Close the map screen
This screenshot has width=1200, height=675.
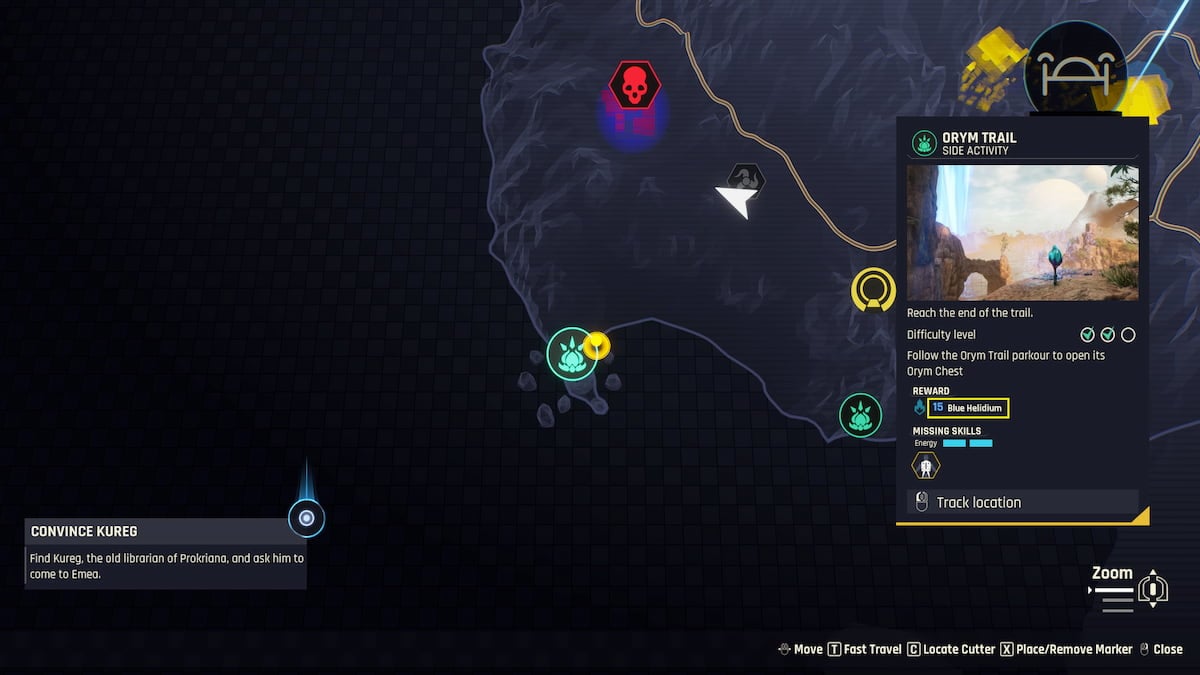click(1161, 649)
